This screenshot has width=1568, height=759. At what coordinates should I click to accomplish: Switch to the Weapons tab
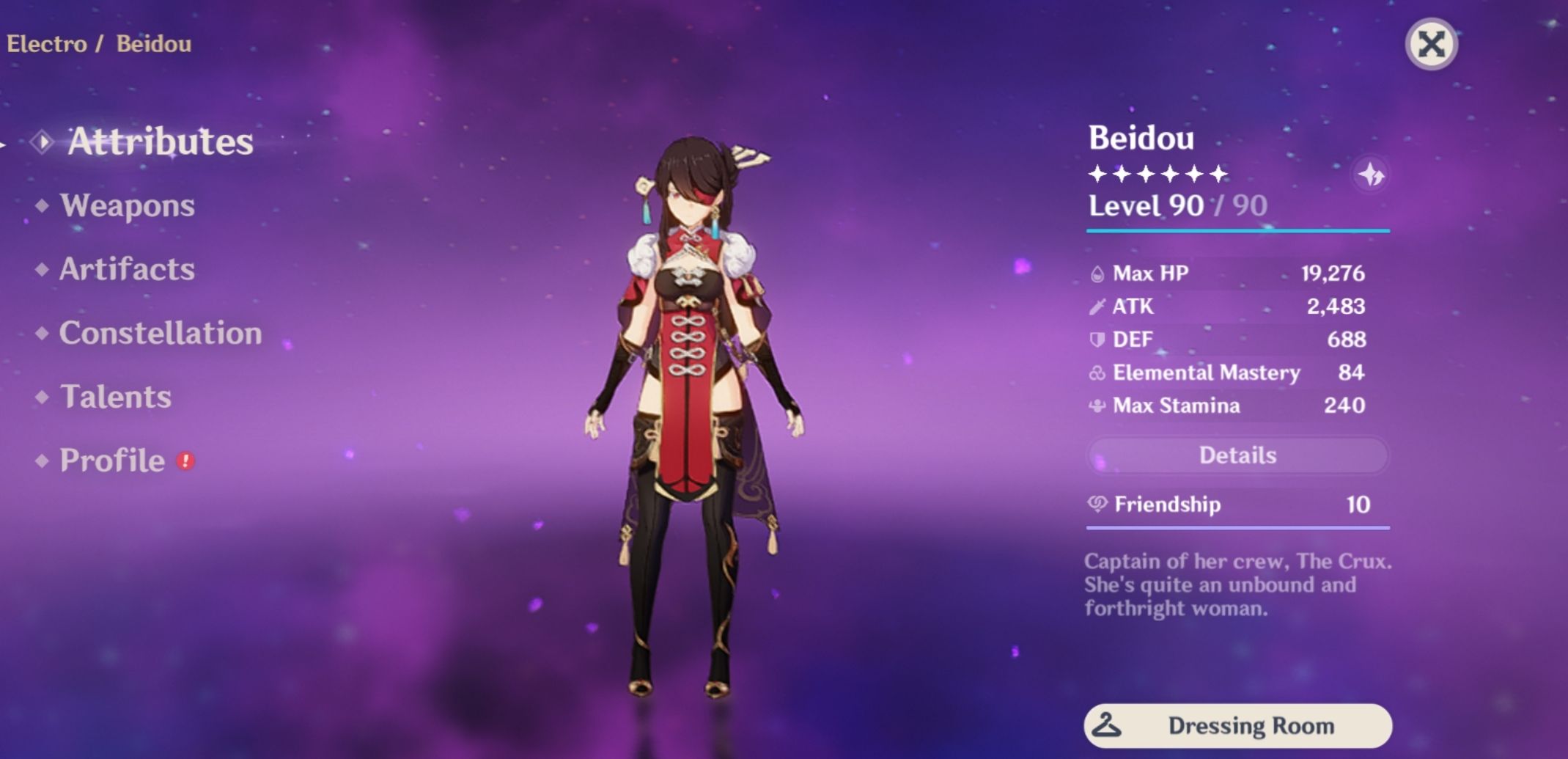click(127, 206)
